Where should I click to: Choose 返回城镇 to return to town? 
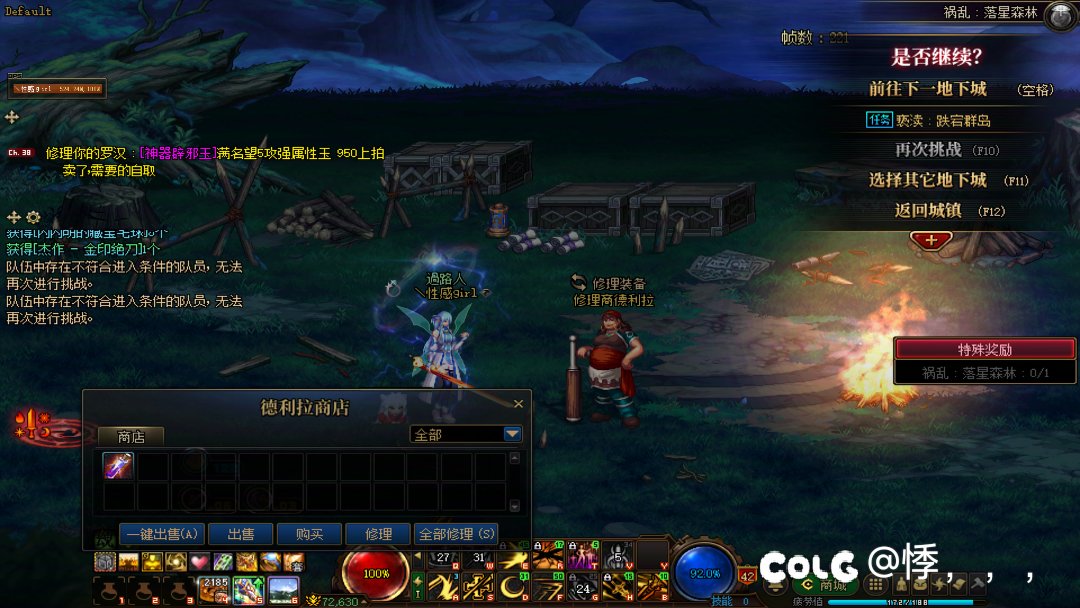point(927,211)
